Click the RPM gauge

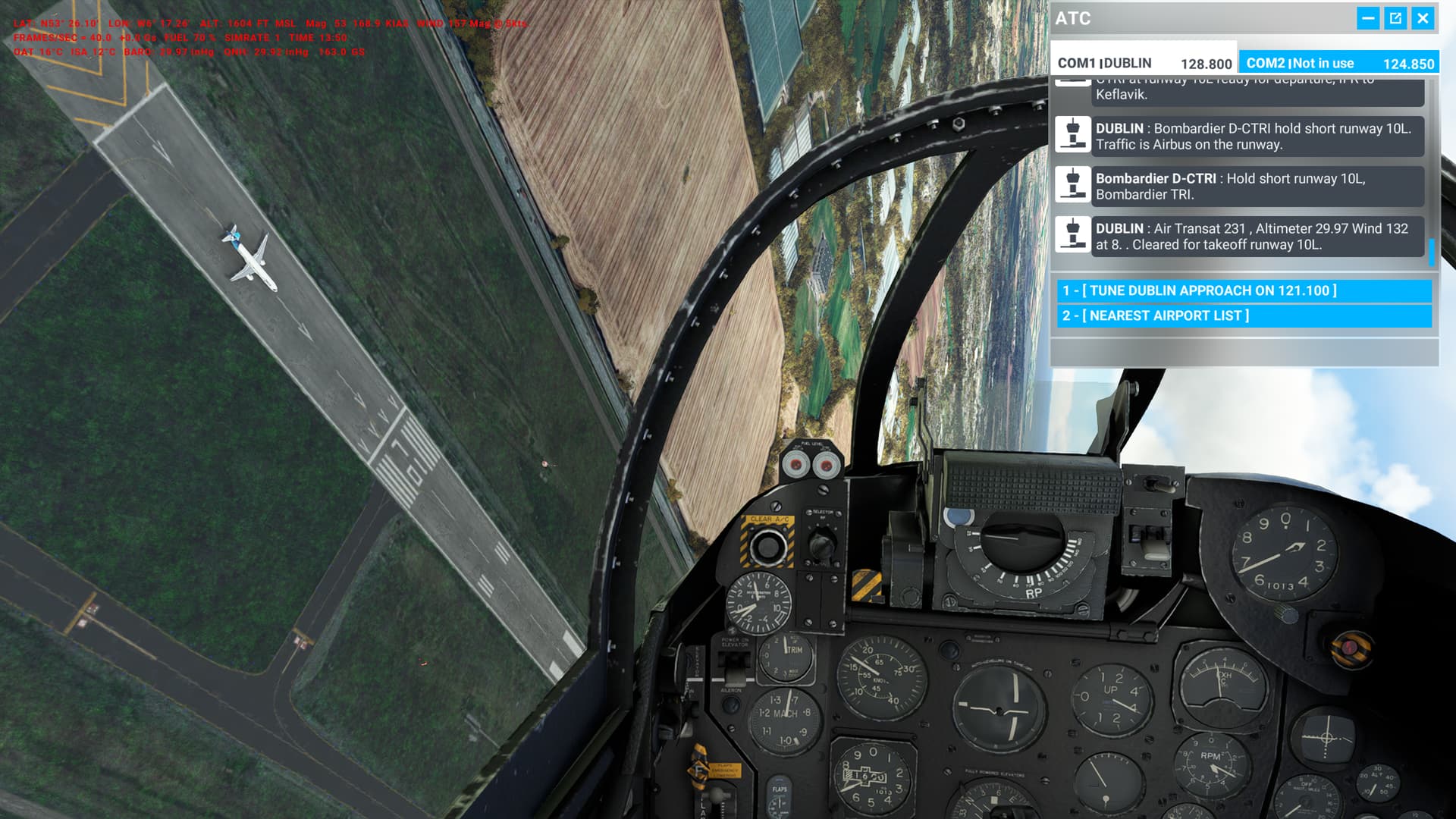[x=1213, y=766]
